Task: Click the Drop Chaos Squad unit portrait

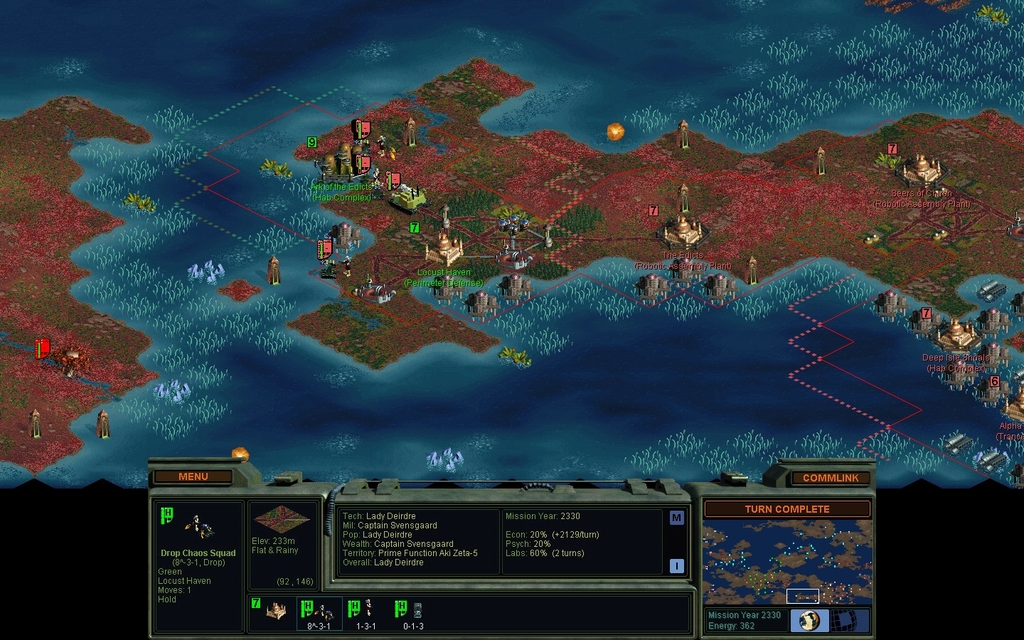Action: 197,526
